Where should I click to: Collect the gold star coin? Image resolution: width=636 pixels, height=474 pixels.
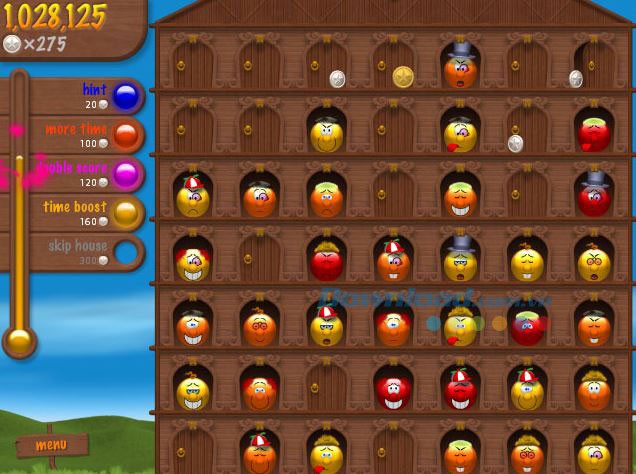click(x=403, y=76)
